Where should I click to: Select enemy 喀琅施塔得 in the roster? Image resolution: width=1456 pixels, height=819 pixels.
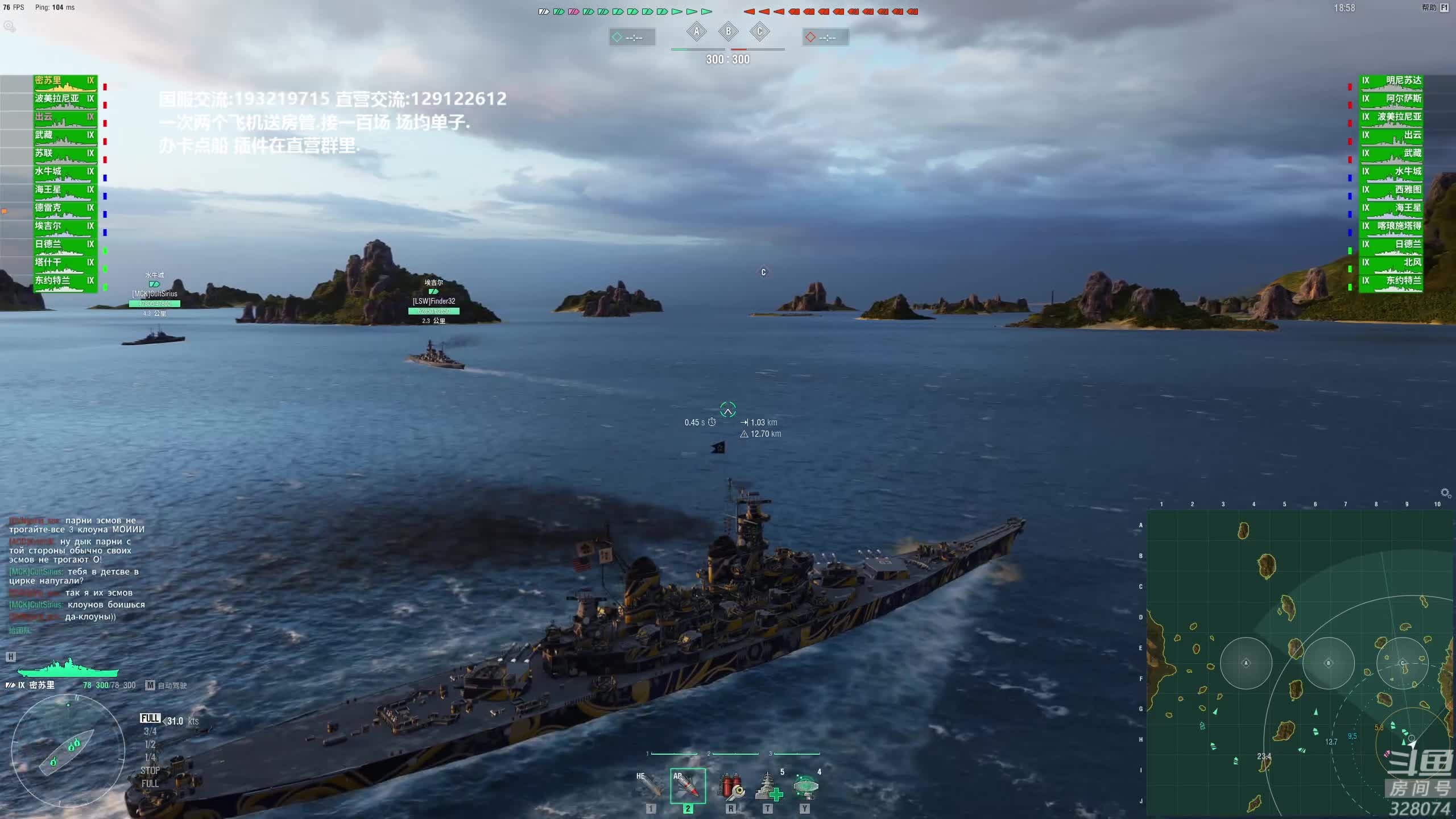click(x=1391, y=226)
